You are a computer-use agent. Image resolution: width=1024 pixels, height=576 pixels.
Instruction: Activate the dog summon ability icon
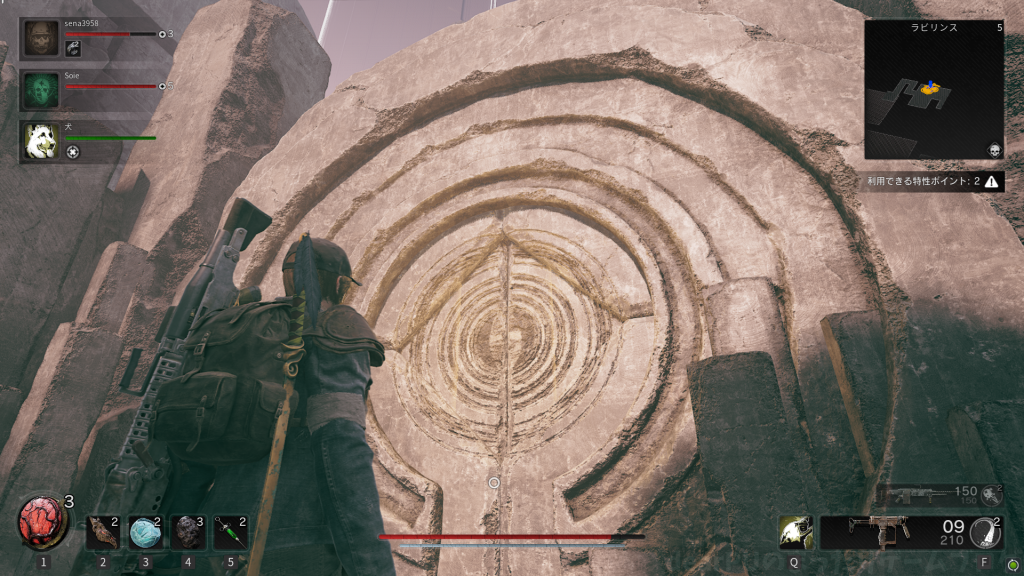point(795,532)
